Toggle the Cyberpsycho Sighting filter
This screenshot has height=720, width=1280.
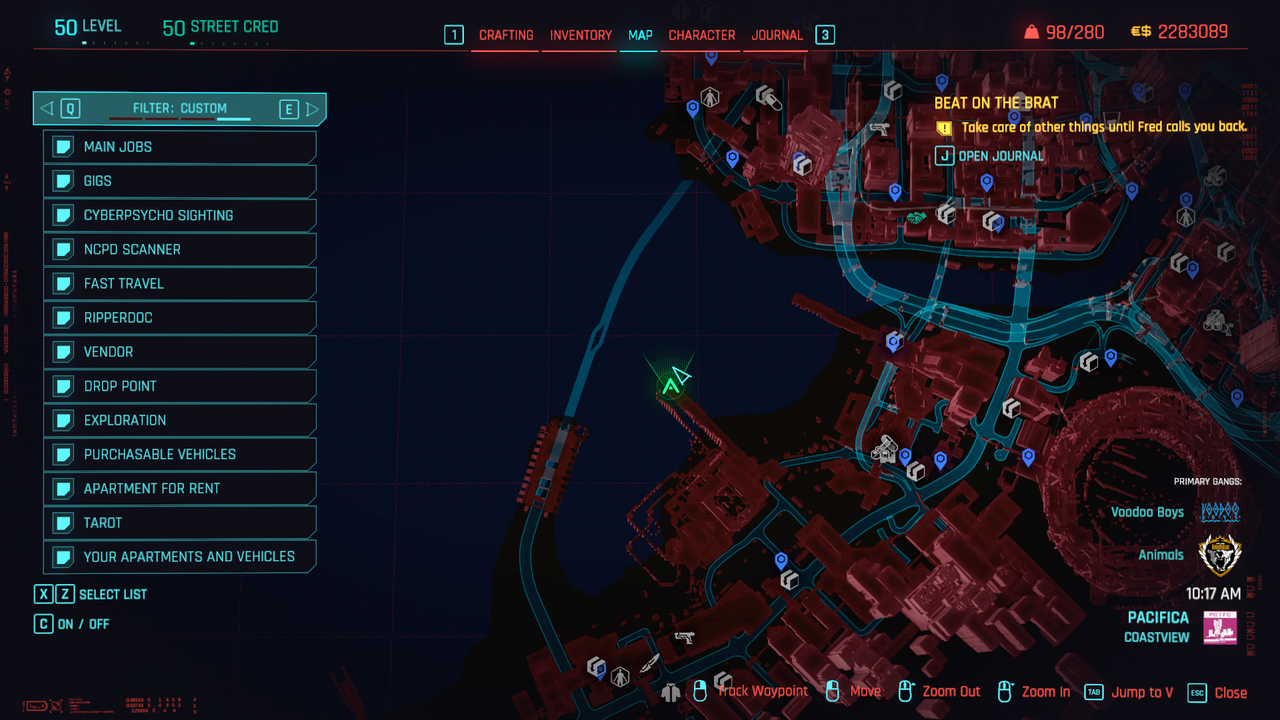point(180,215)
